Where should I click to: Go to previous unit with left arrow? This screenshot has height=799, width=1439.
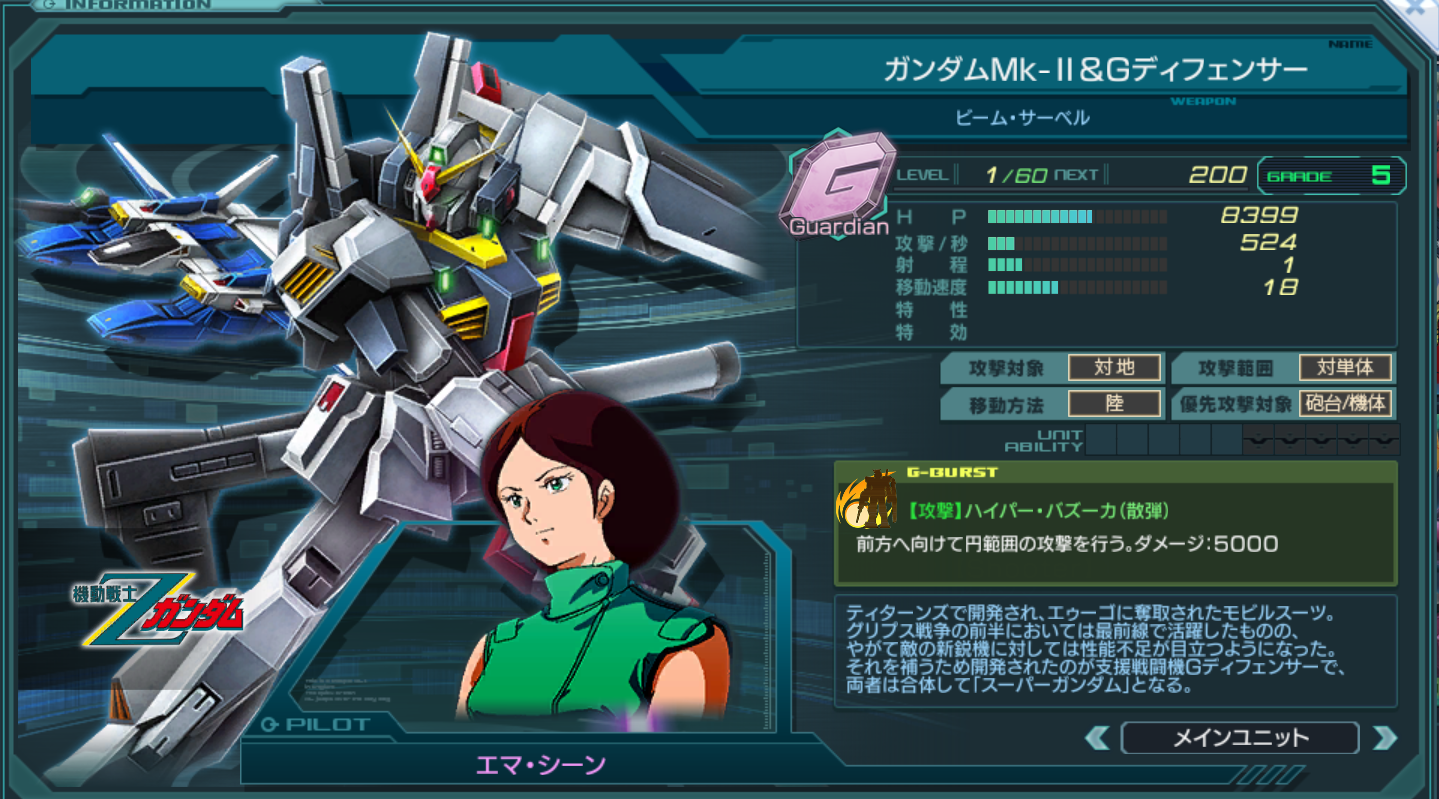coord(1097,738)
